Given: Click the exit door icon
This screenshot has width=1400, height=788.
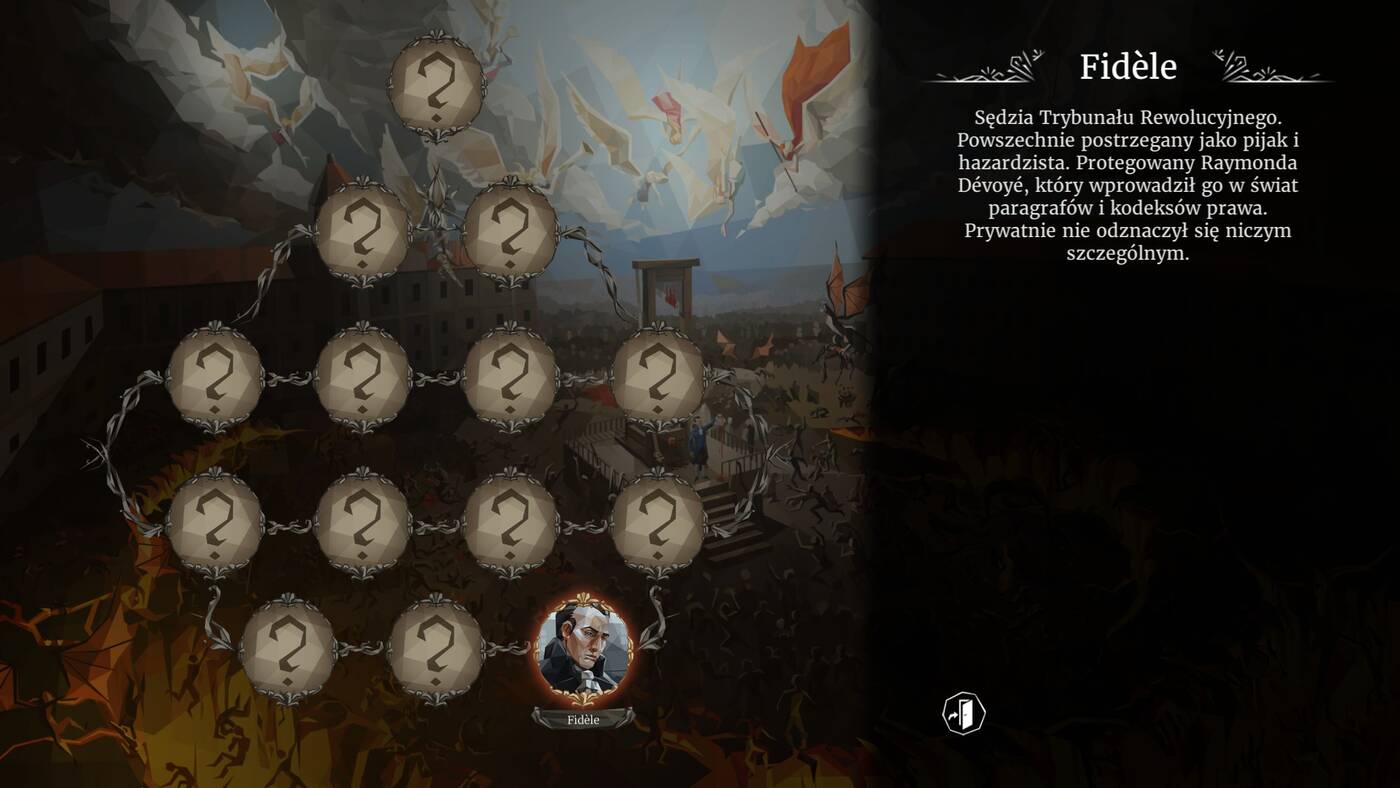Looking at the screenshot, I should pos(964,714).
